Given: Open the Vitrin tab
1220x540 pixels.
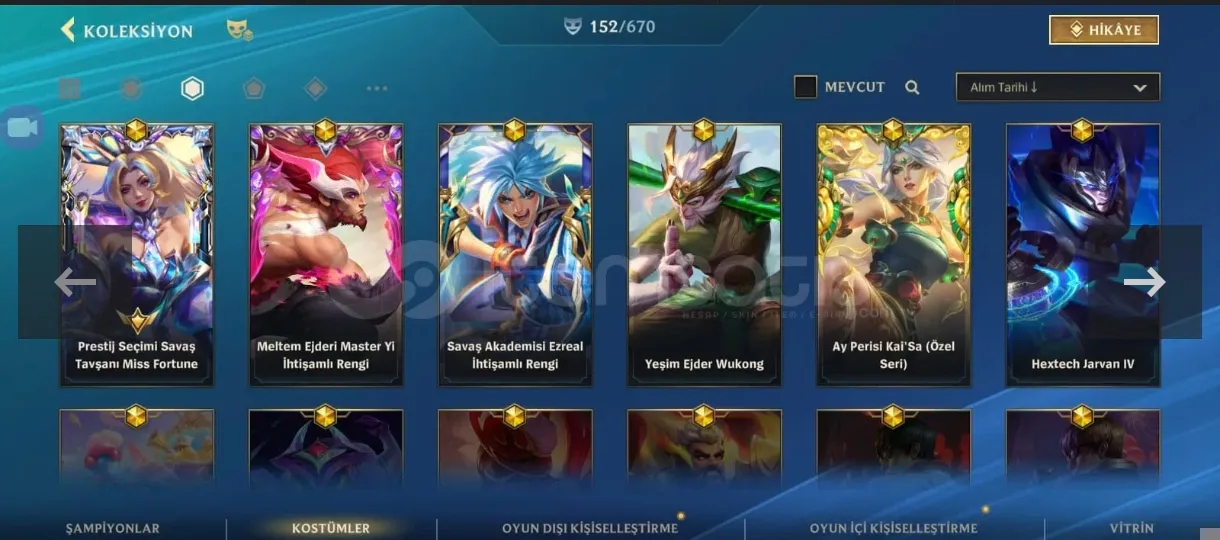Looking at the screenshot, I should coord(1131,528).
